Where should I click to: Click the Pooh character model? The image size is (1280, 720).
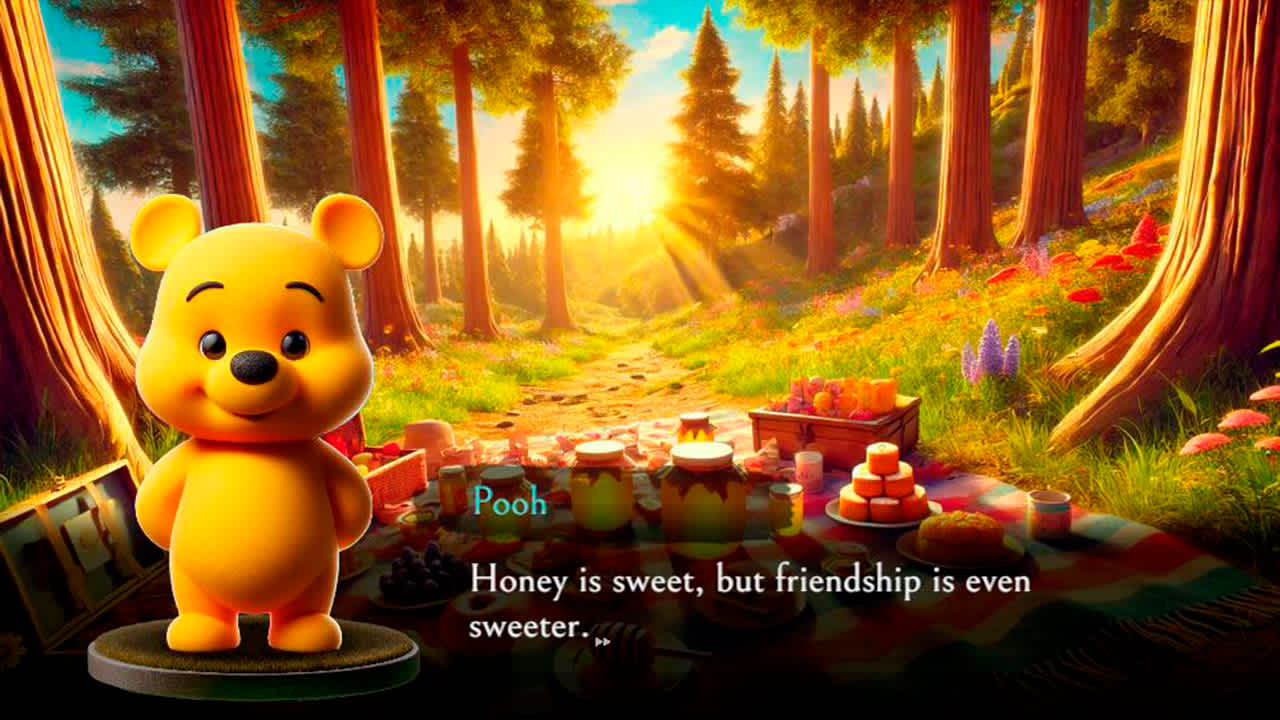(255, 430)
